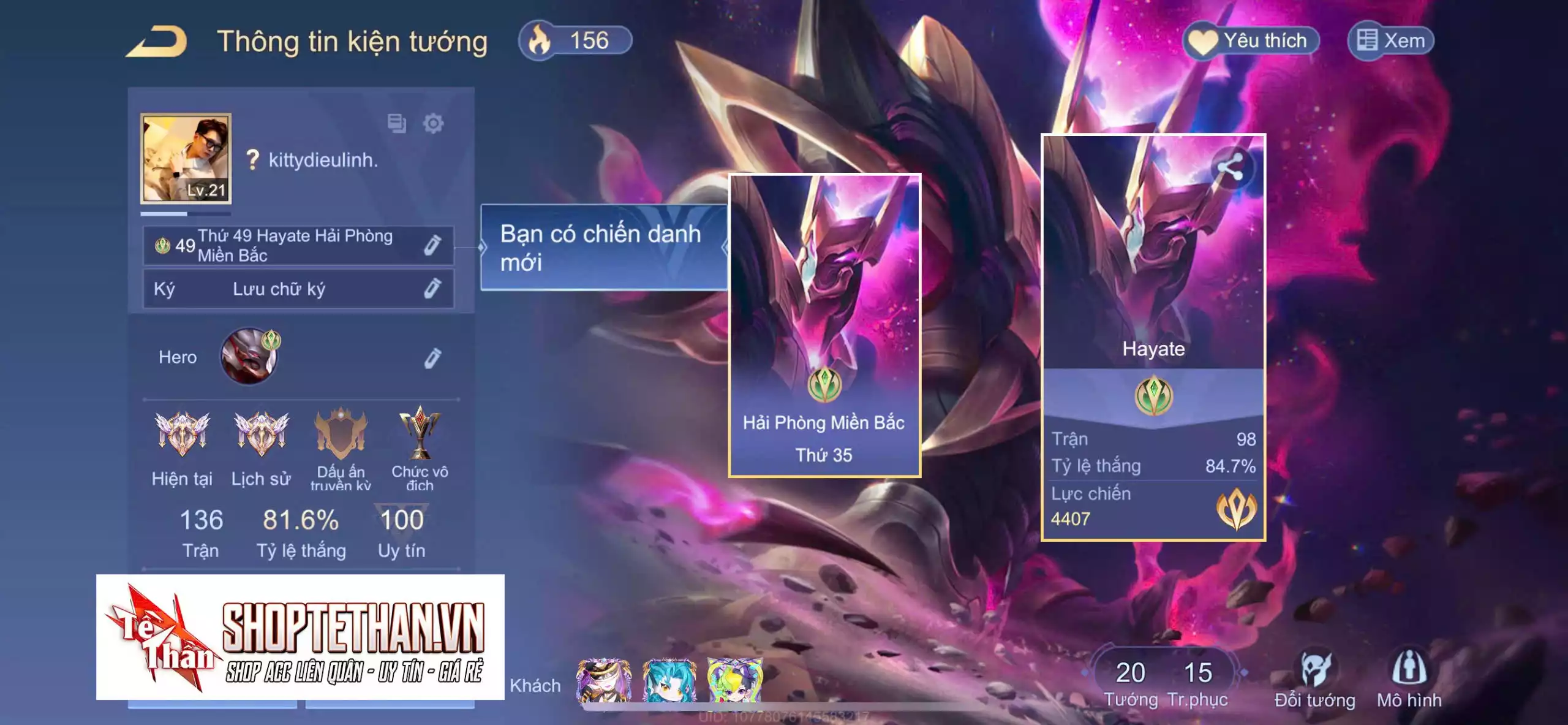Edit the featured Hero selection
Image resolution: width=1568 pixels, height=725 pixels.
coord(432,357)
